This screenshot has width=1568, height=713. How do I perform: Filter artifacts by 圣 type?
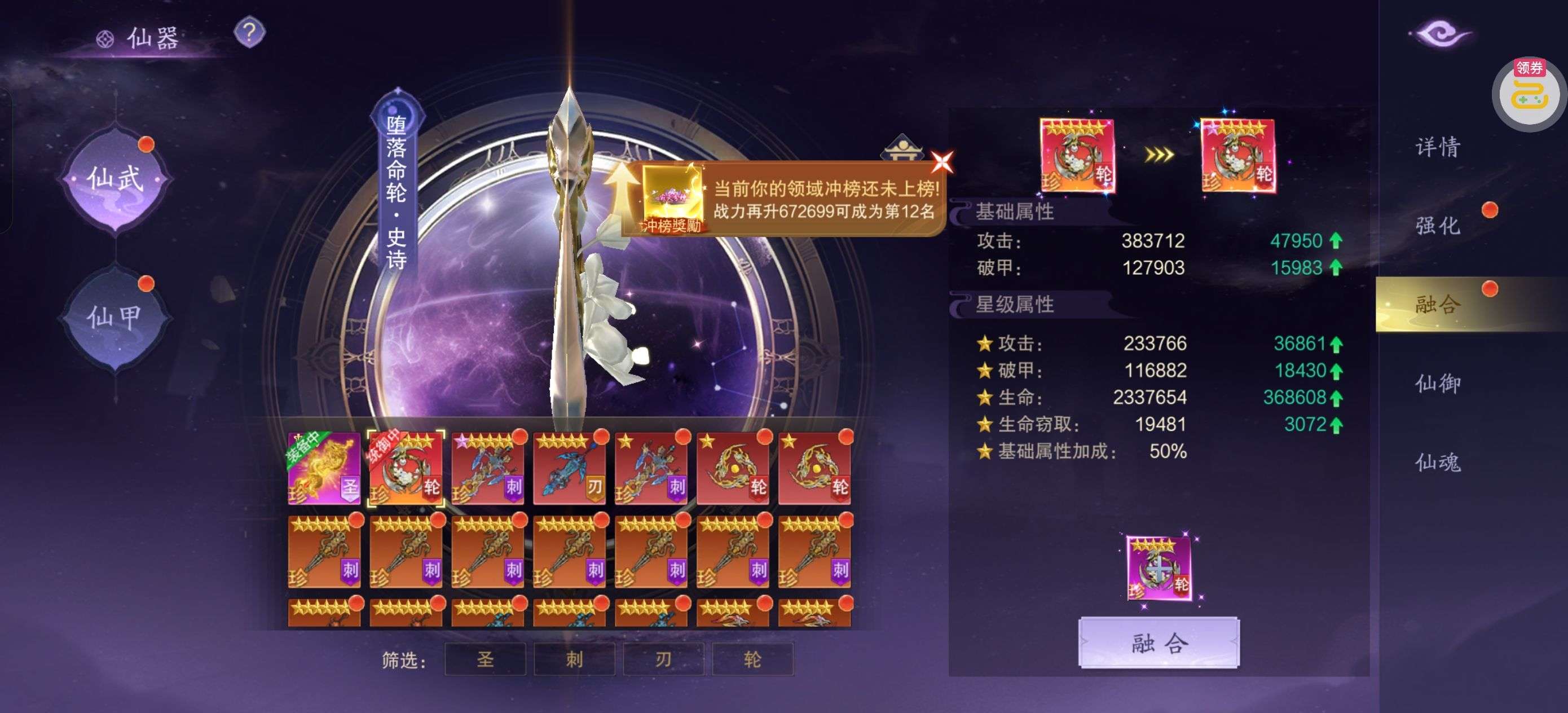[485, 659]
